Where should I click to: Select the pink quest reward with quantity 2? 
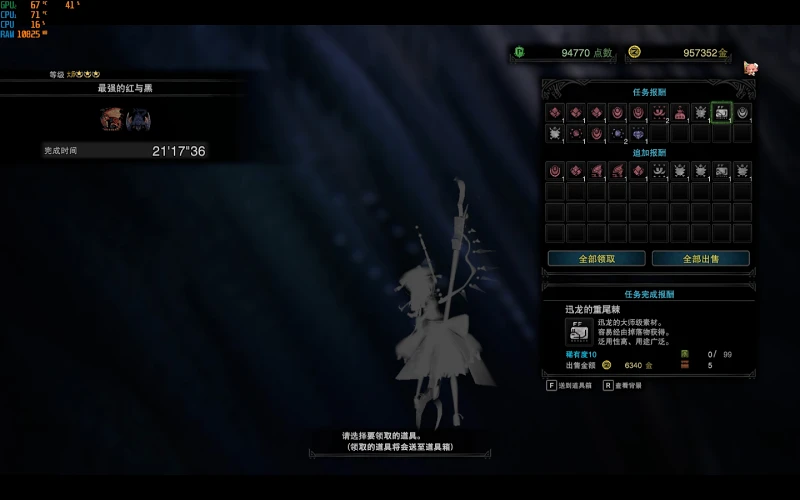[659, 113]
